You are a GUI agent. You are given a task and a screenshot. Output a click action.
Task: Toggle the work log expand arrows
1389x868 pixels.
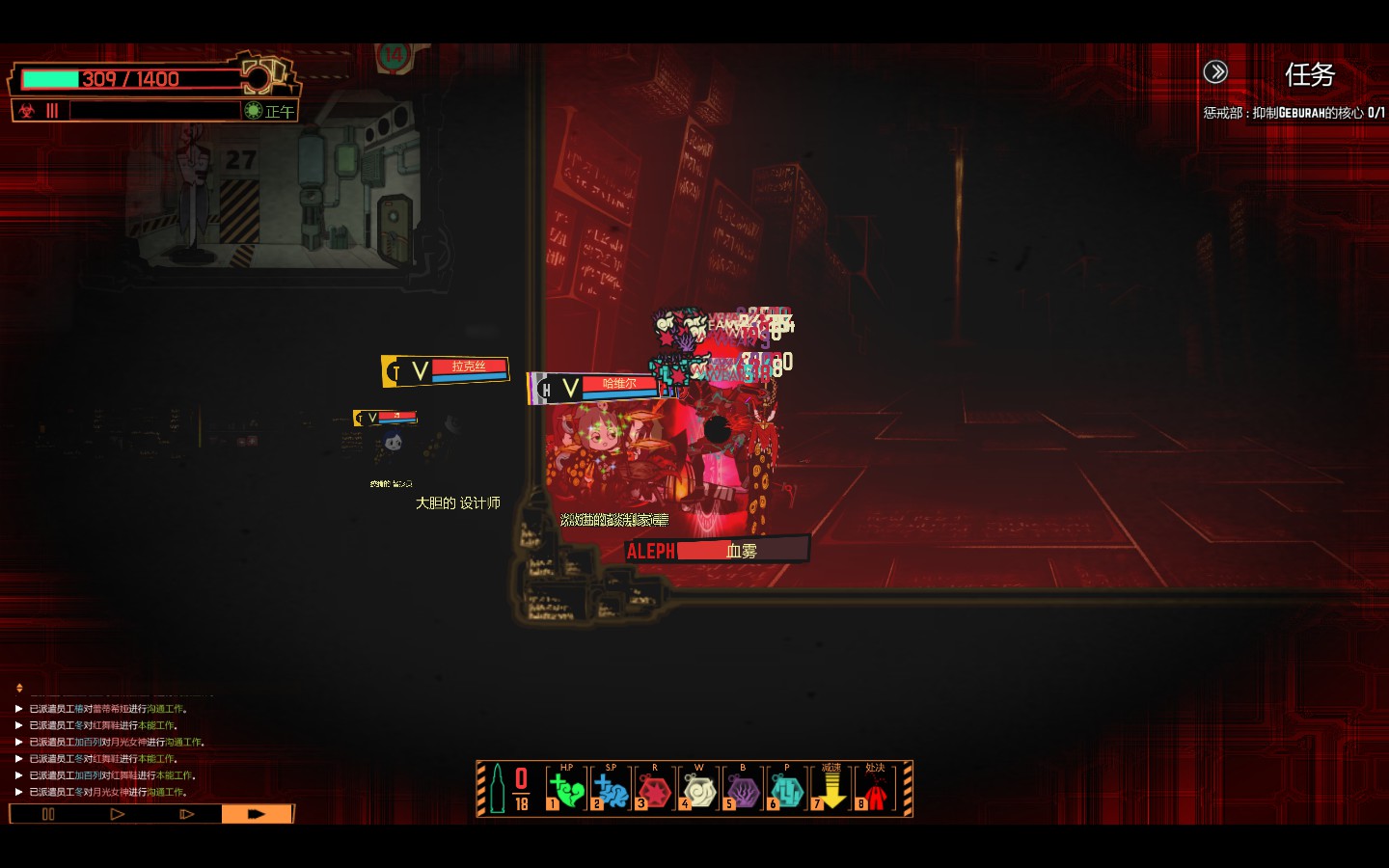point(19,688)
